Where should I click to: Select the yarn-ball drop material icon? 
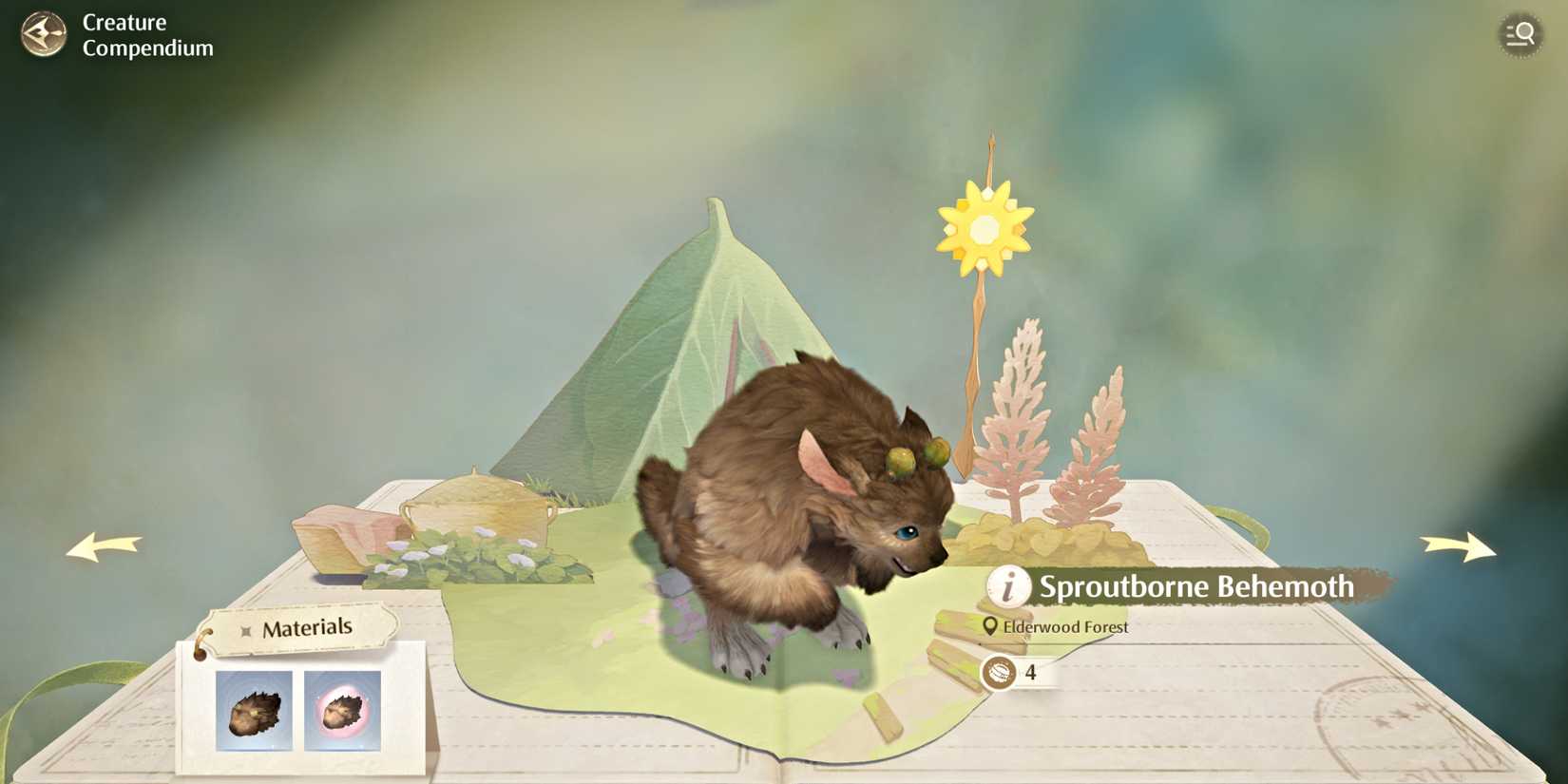coord(1002,672)
